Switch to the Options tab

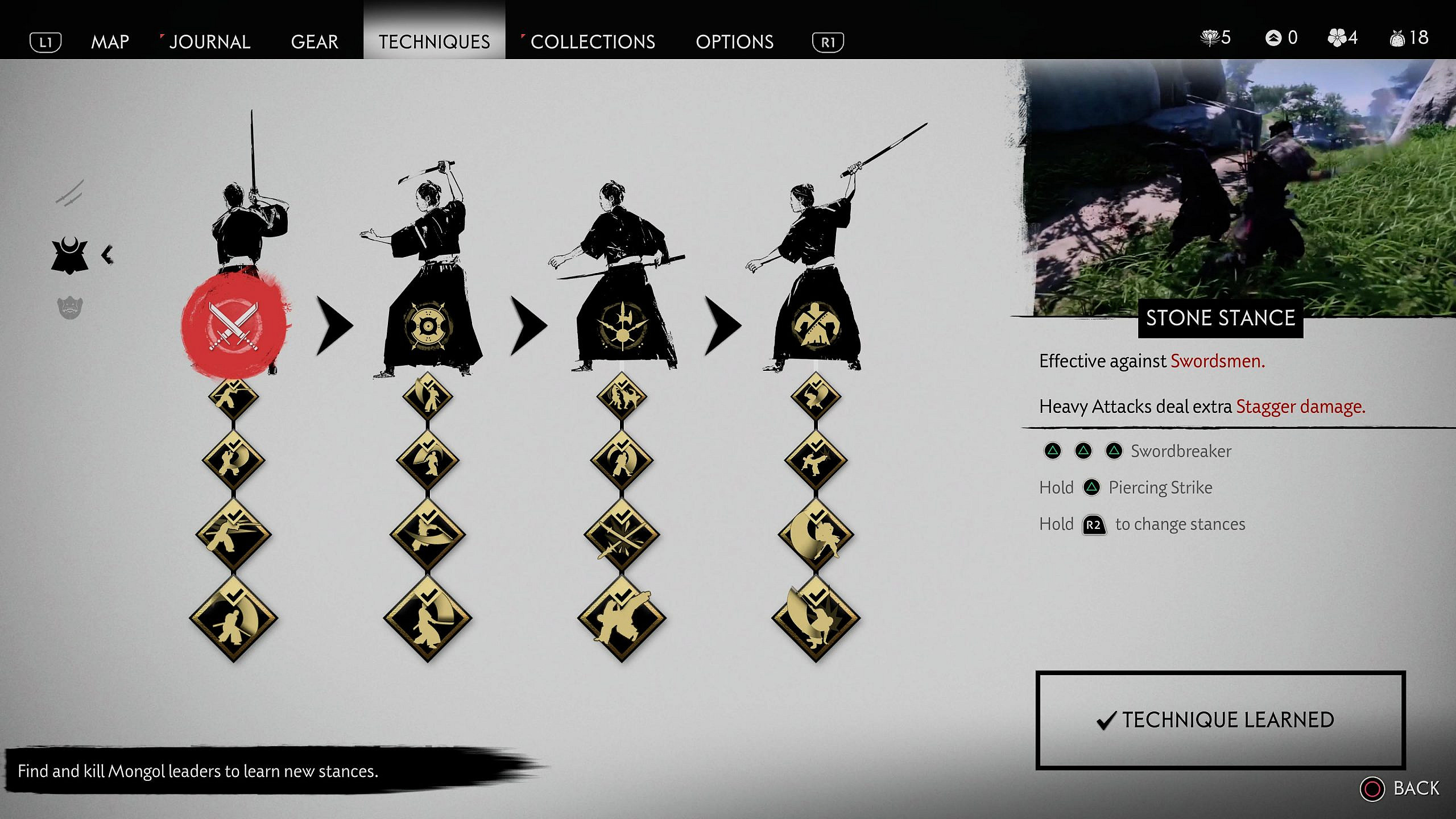pos(734,42)
